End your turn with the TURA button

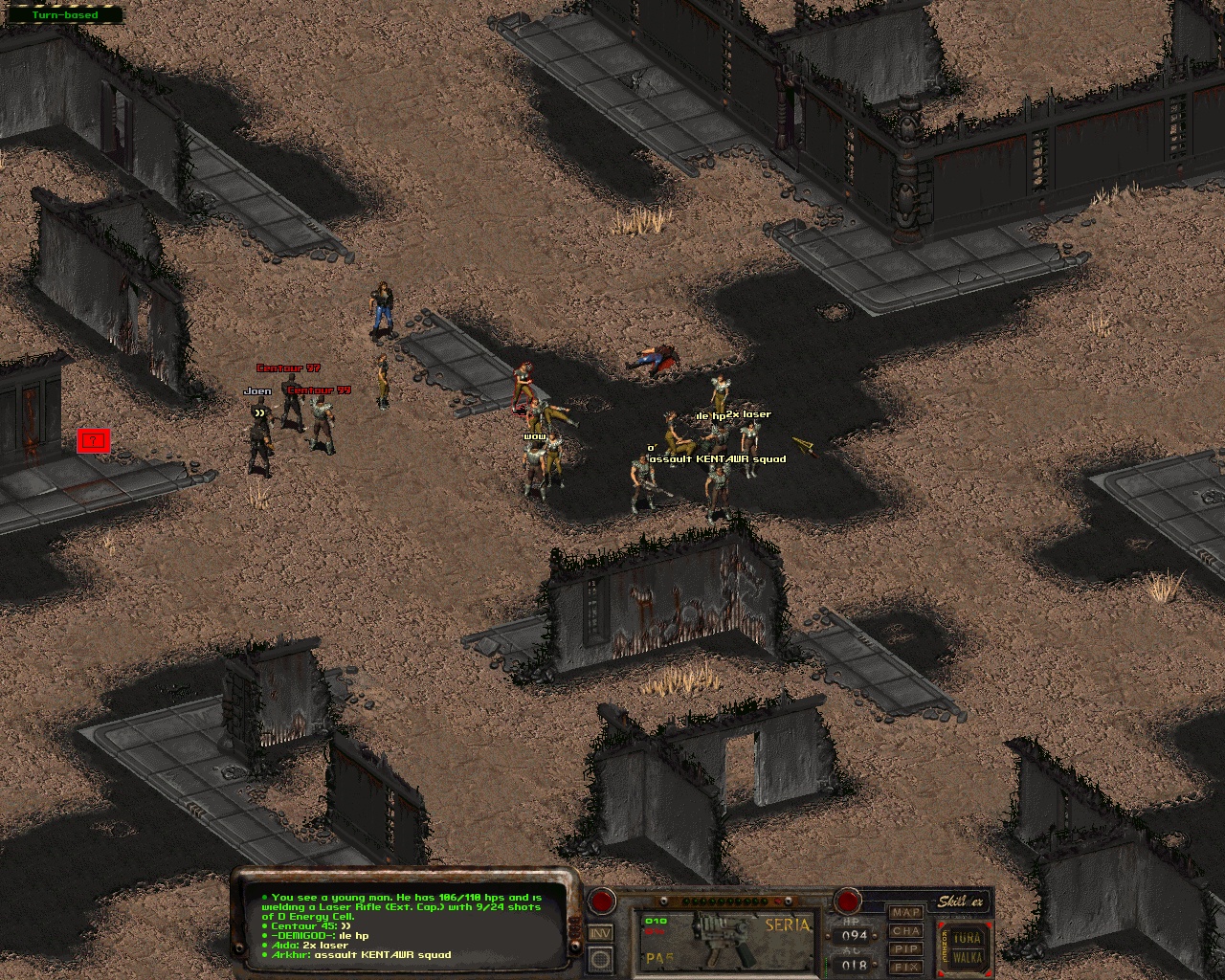968,937
